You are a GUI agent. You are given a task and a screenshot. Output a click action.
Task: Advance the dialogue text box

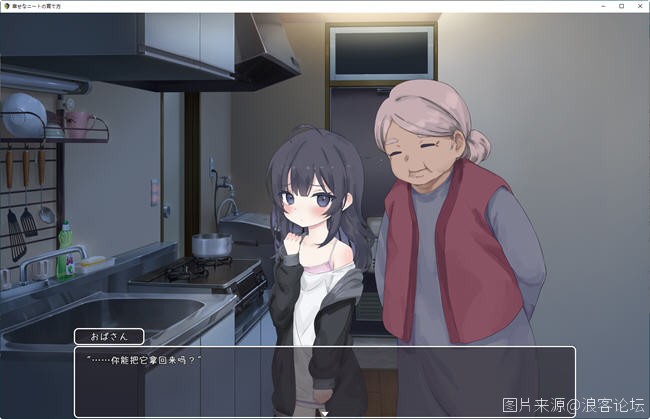(x=325, y=380)
